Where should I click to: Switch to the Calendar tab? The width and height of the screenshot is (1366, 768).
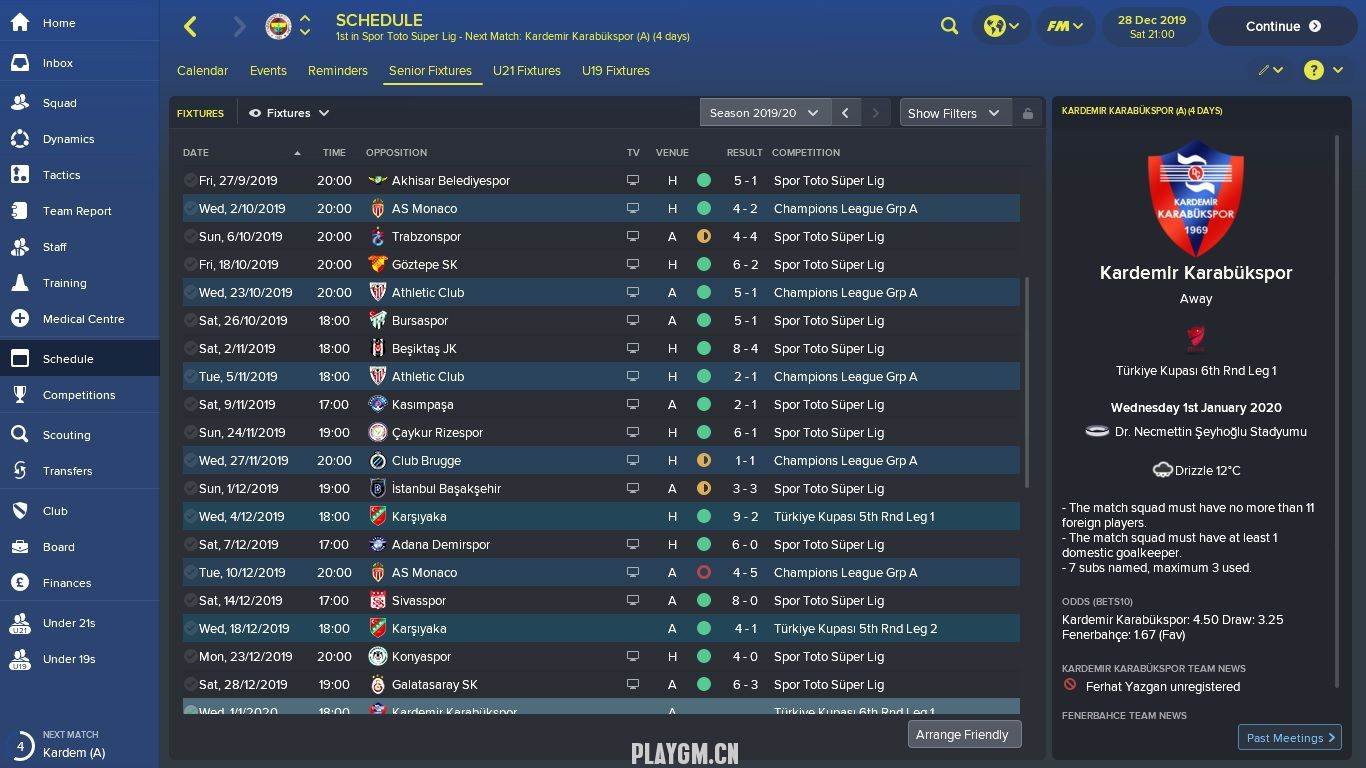coord(202,71)
